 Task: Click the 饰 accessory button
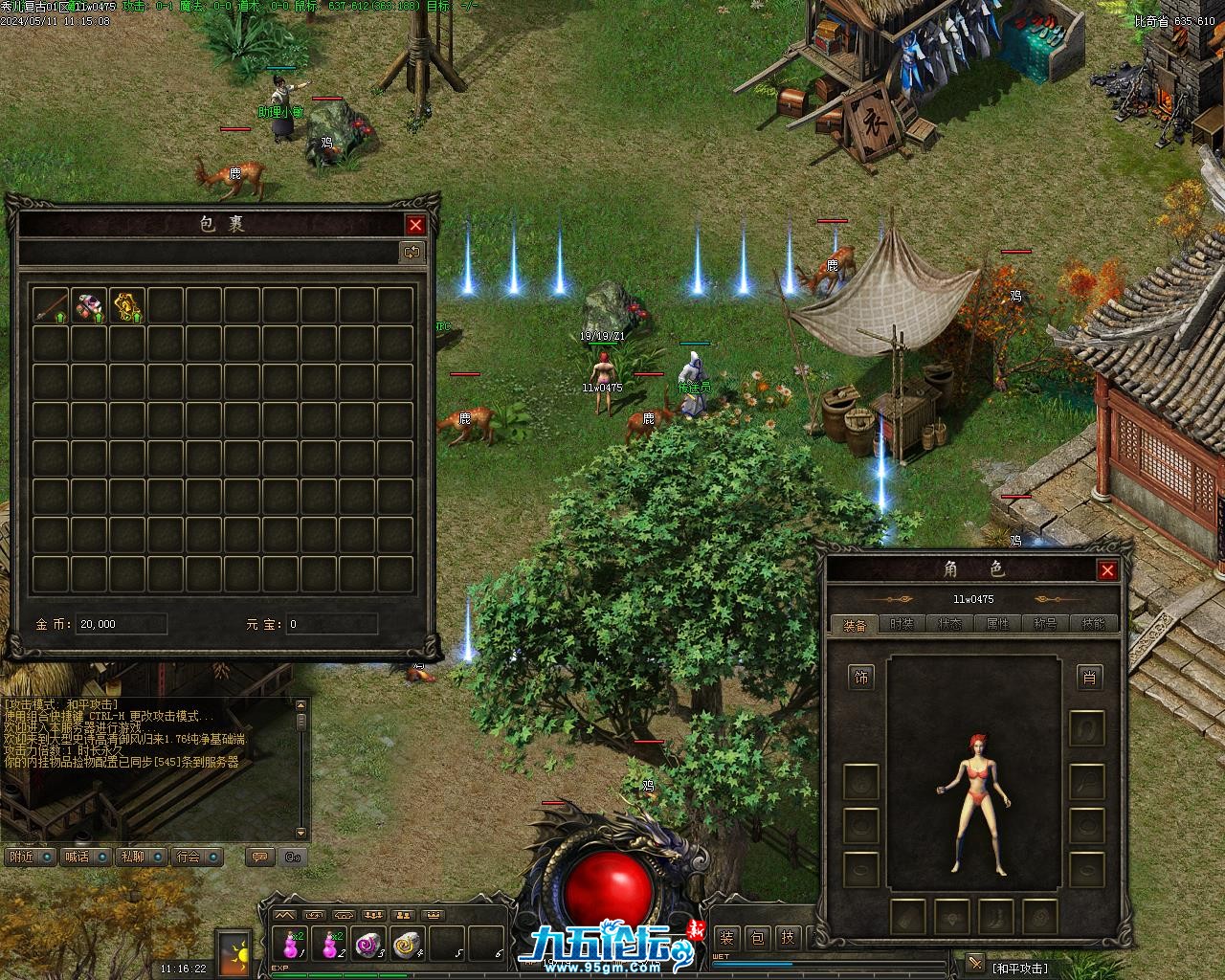coord(861,679)
